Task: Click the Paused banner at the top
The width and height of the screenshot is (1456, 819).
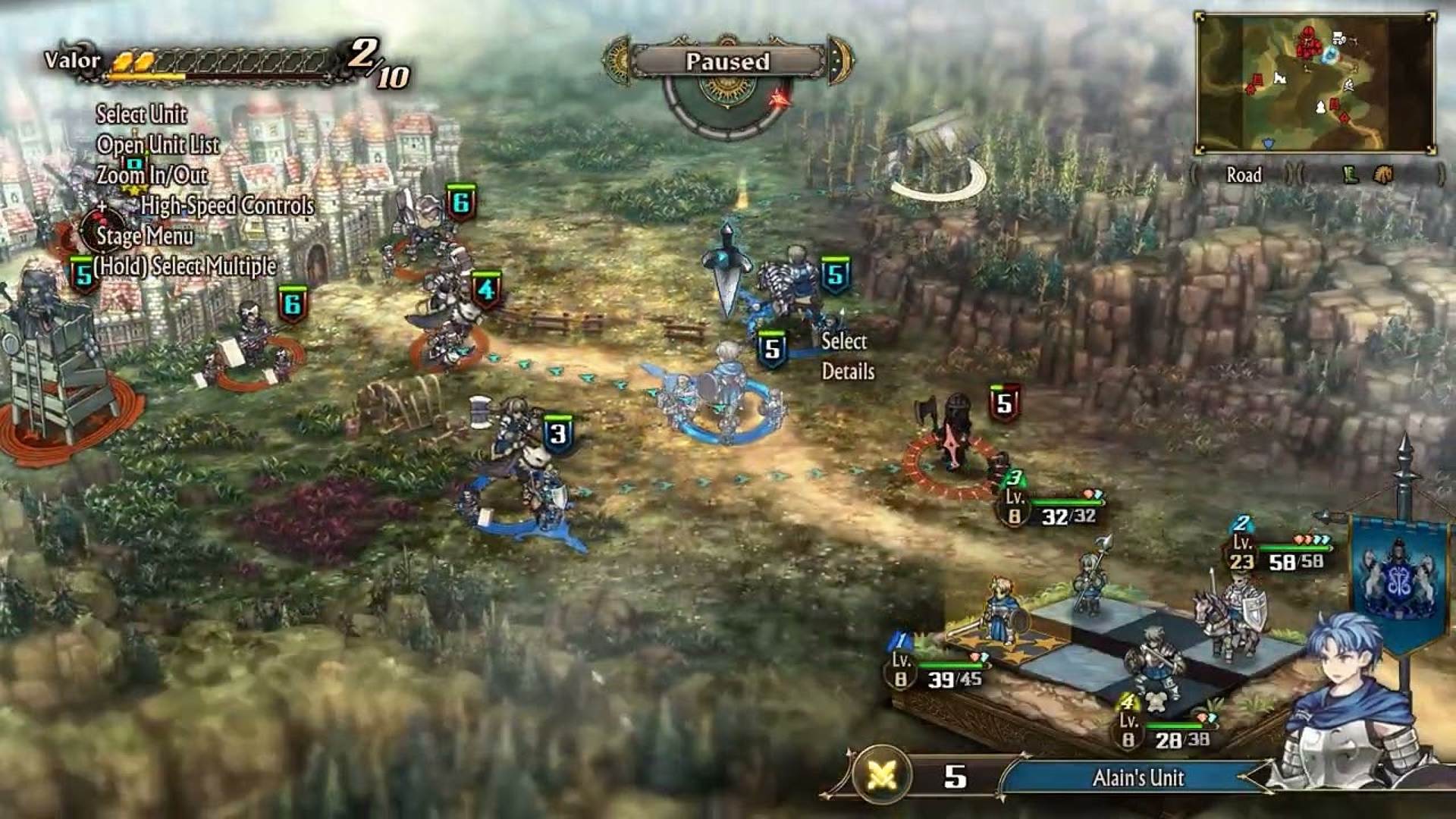Action: [x=730, y=60]
